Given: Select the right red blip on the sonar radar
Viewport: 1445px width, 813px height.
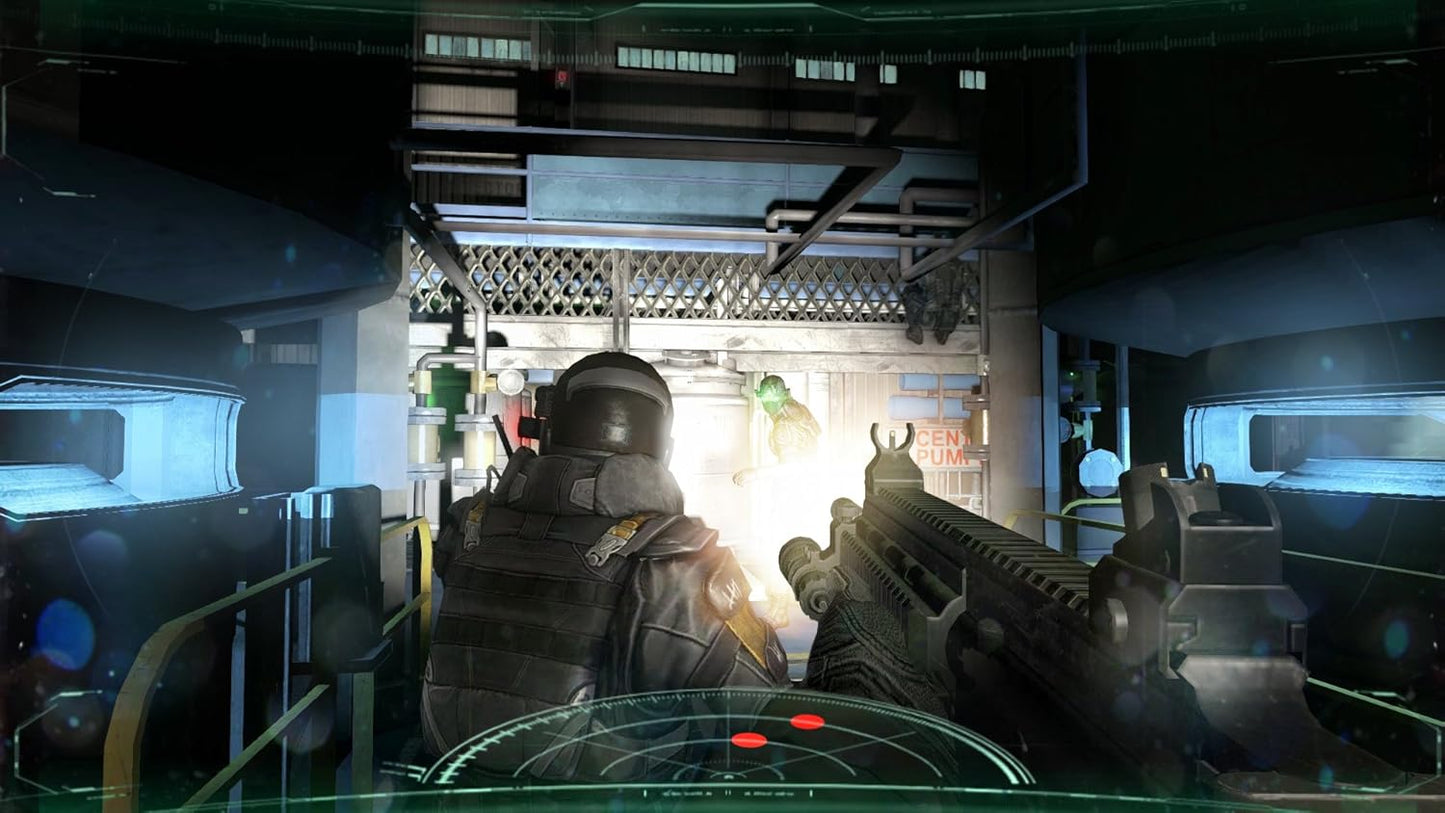Looking at the screenshot, I should pos(807,721).
